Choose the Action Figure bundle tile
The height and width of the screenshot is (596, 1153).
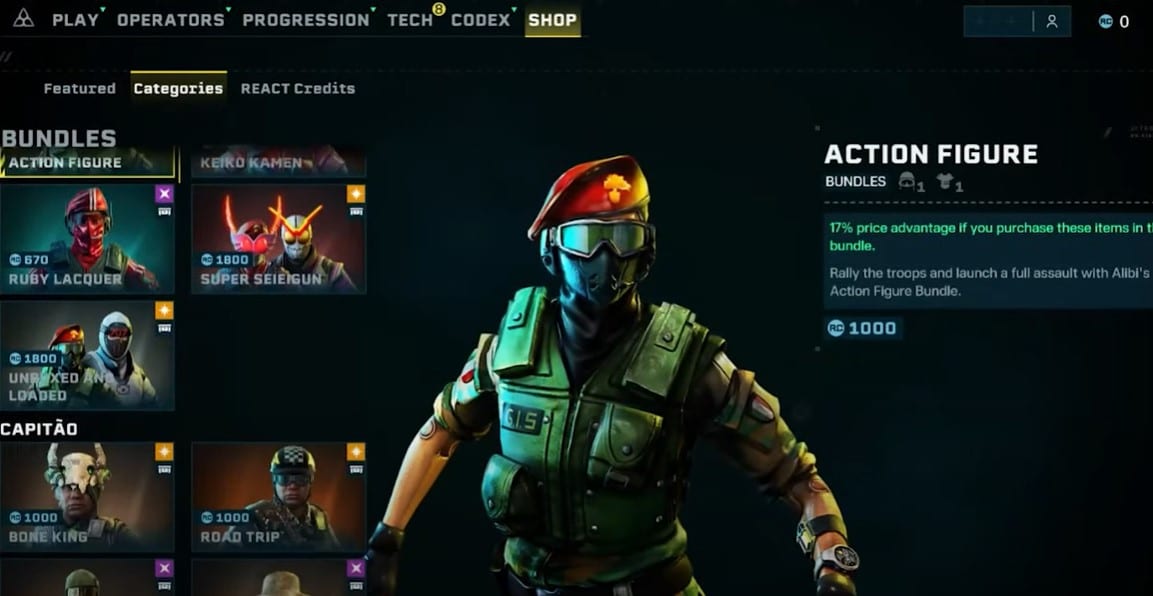click(x=88, y=162)
